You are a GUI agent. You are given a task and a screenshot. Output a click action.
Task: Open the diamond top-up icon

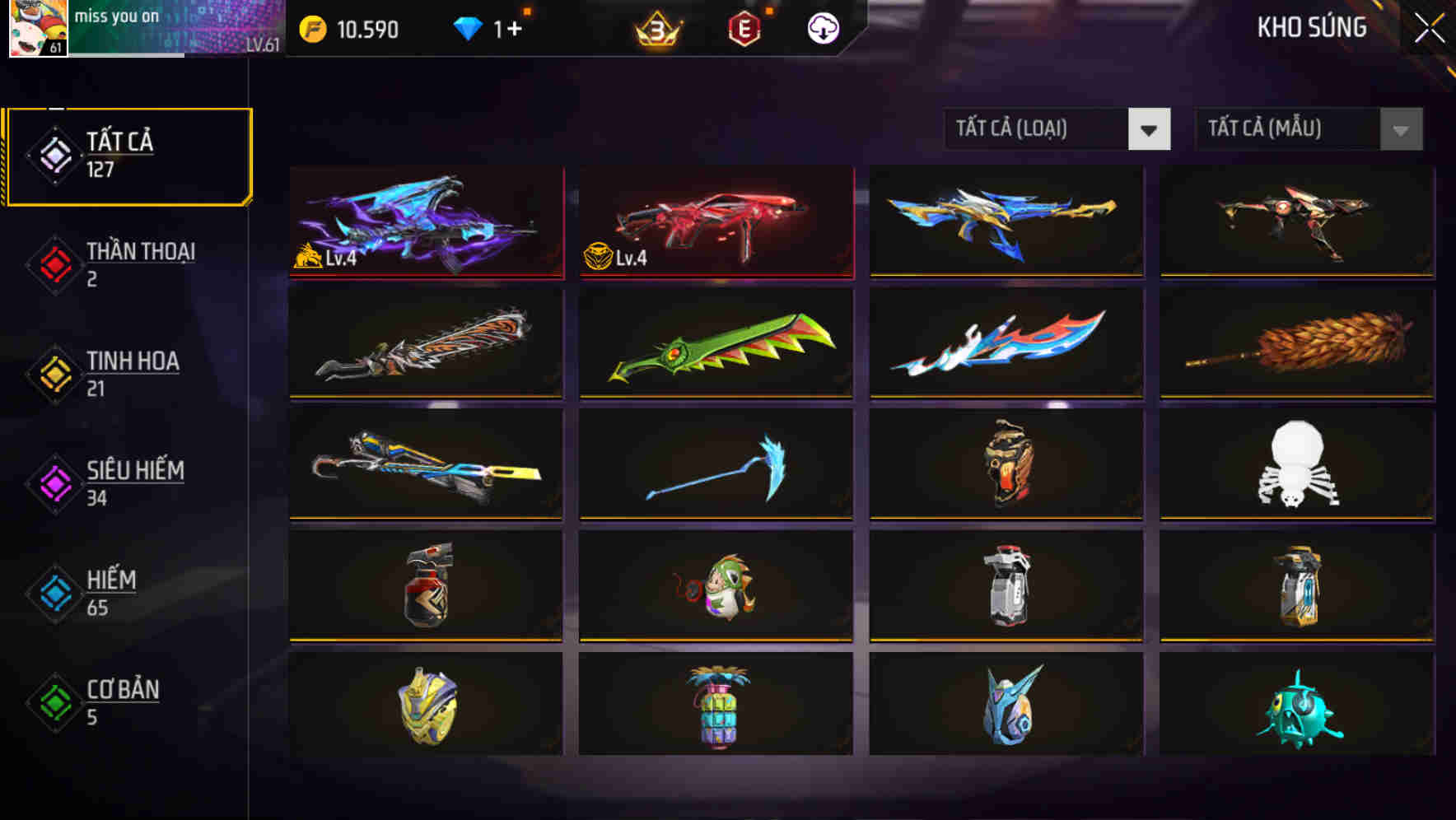(x=469, y=27)
